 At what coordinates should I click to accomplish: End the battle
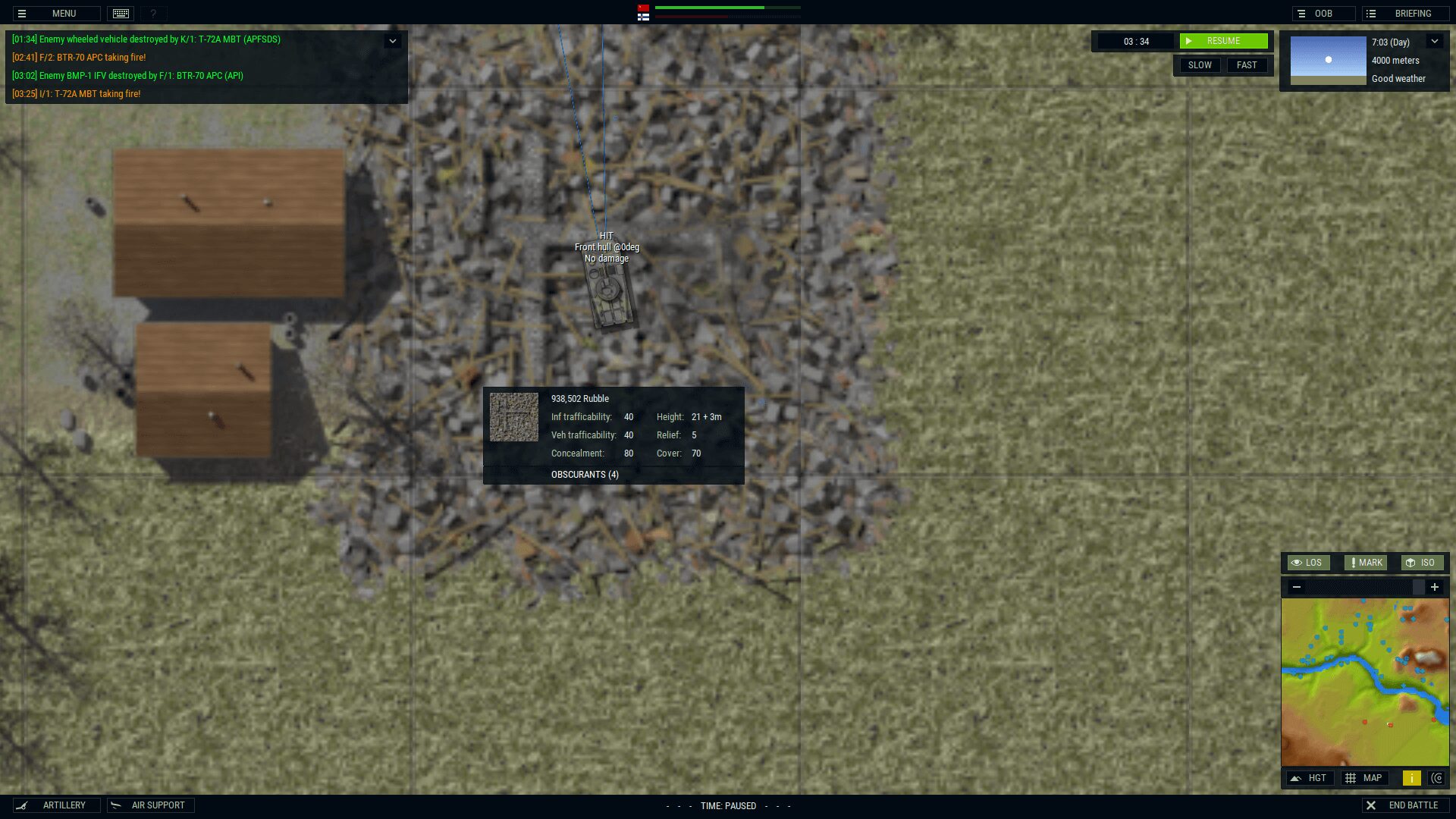click(1405, 805)
